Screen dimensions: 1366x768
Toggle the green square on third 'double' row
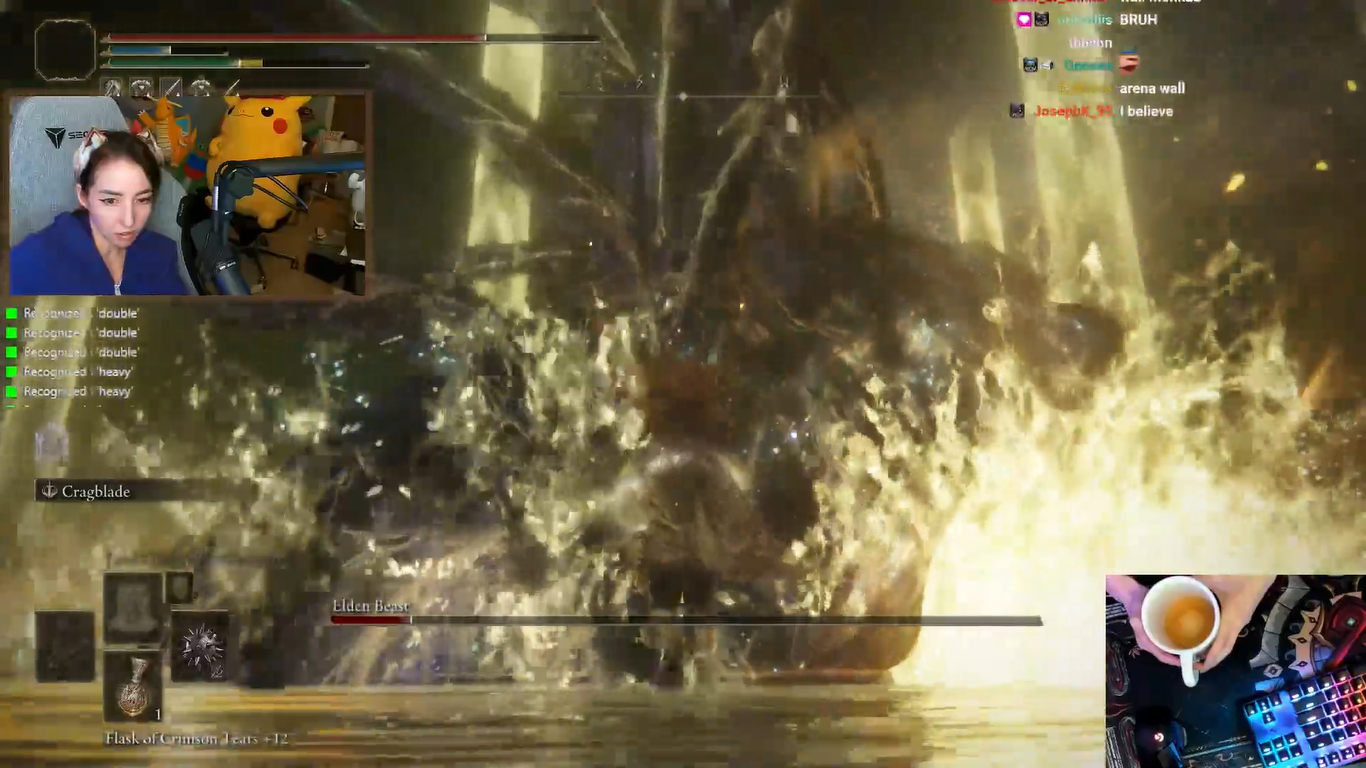click(x=9, y=352)
